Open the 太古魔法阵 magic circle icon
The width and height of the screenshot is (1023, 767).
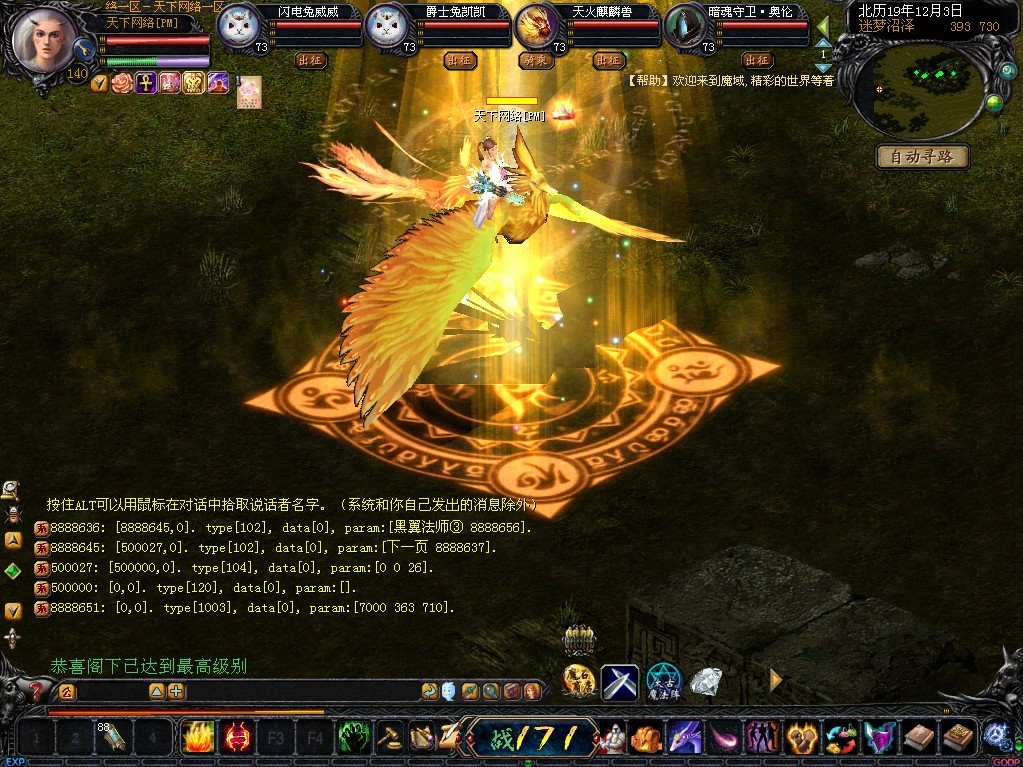point(662,682)
